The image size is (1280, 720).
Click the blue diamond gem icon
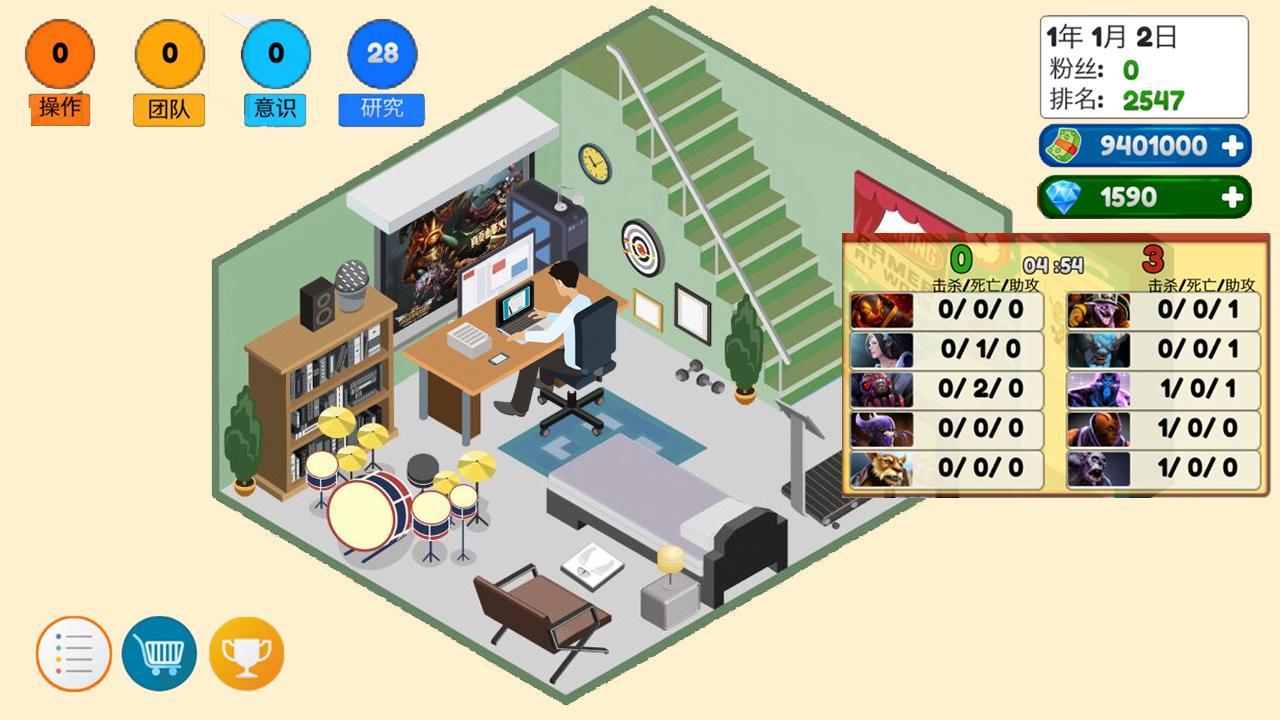[1066, 197]
